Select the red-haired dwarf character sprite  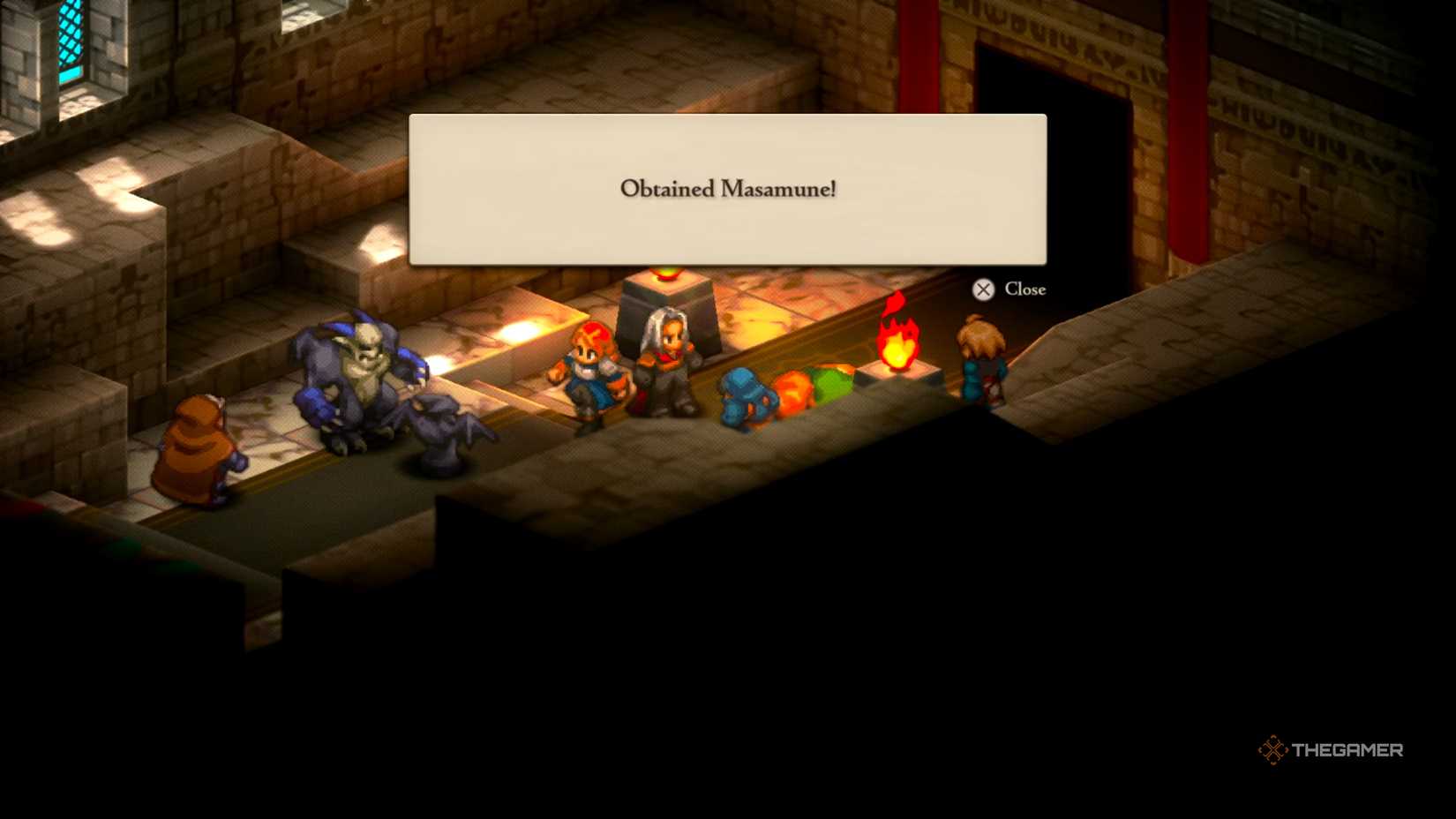589,371
